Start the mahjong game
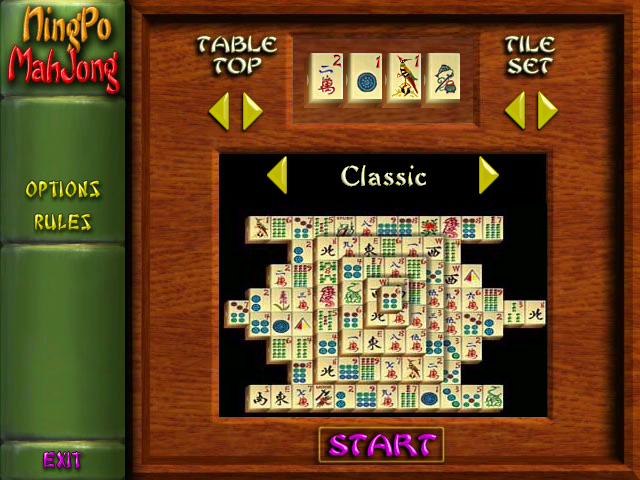Image resolution: width=640 pixels, height=480 pixels. point(382,444)
